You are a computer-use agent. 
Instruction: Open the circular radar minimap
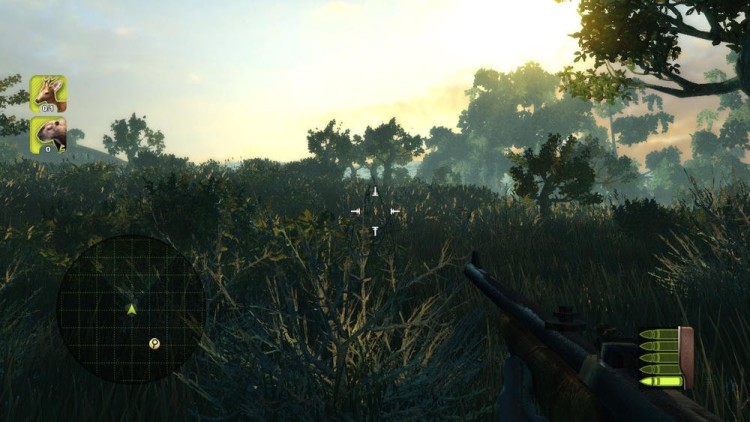click(x=130, y=309)
